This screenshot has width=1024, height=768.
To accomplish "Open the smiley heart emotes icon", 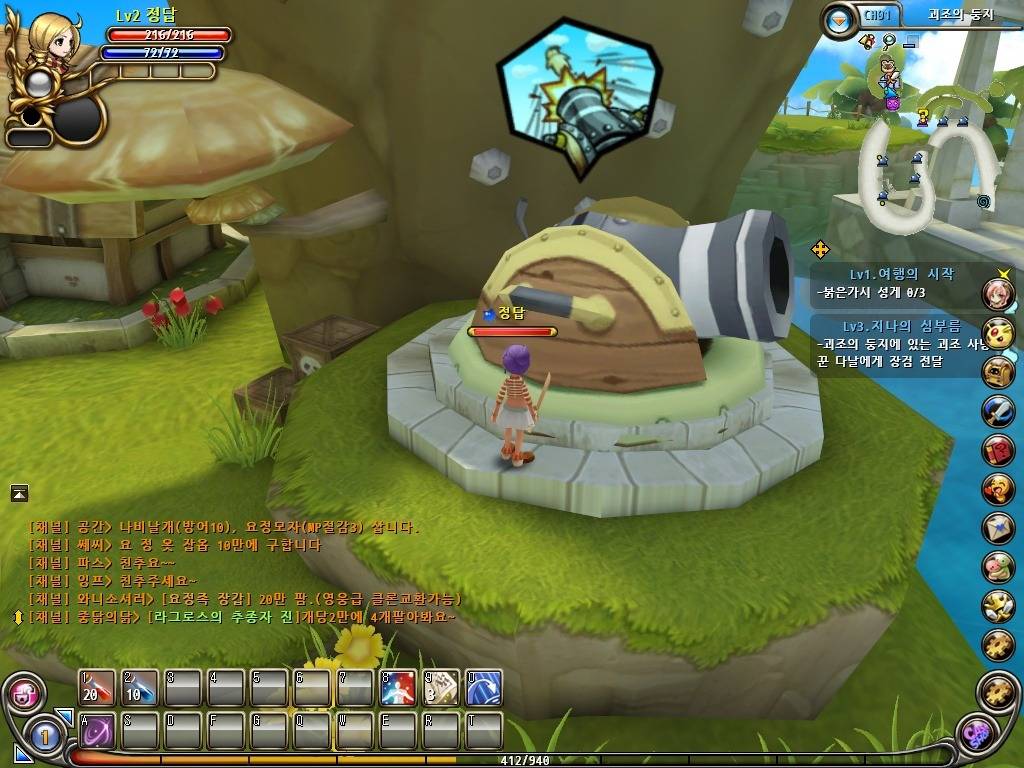I will tap(998, 488).
